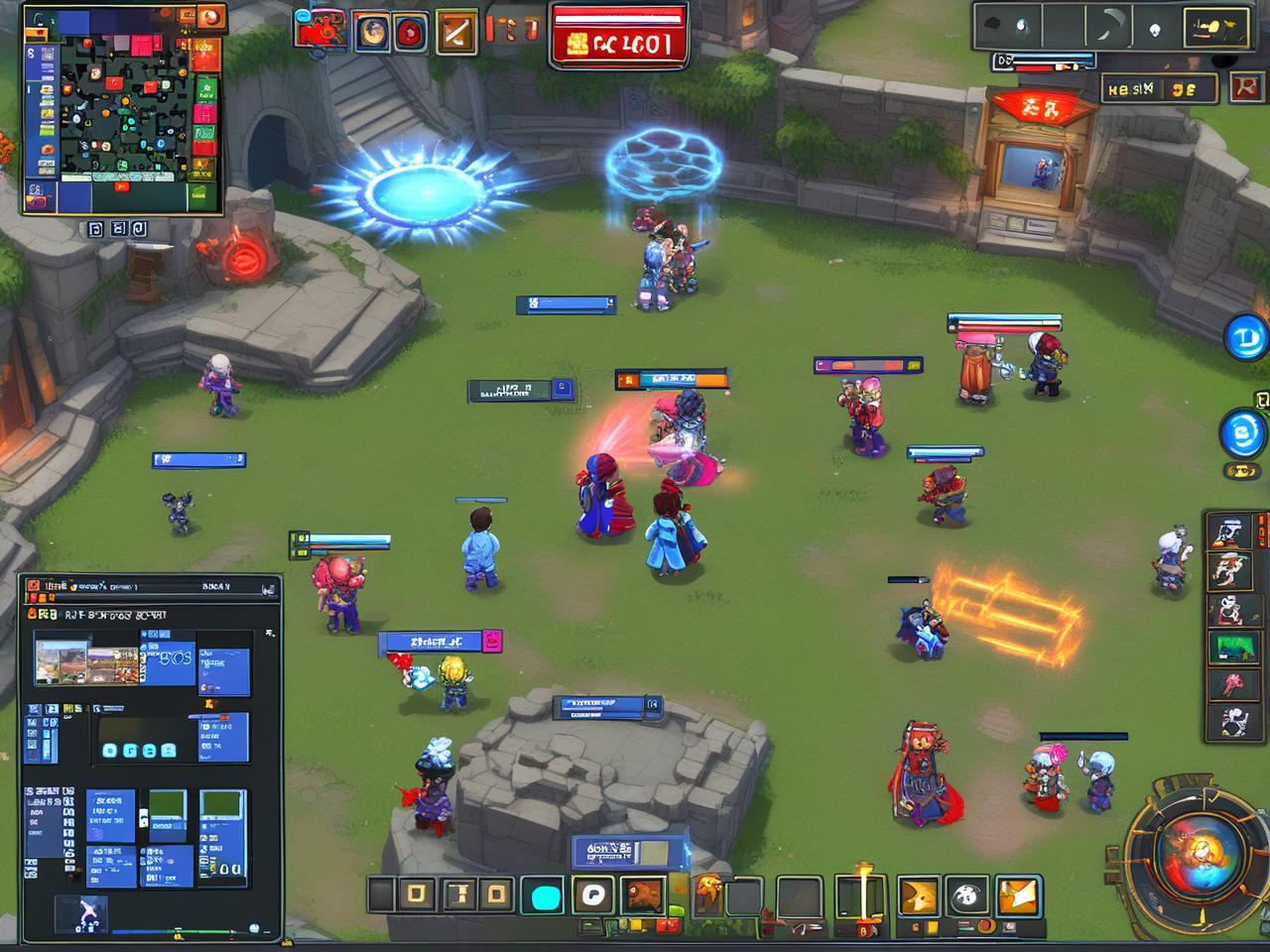Viewport: 1270px width, 952px height.
Task: Open the crossed-sword icon in the top bar
Action: [455, 32]
